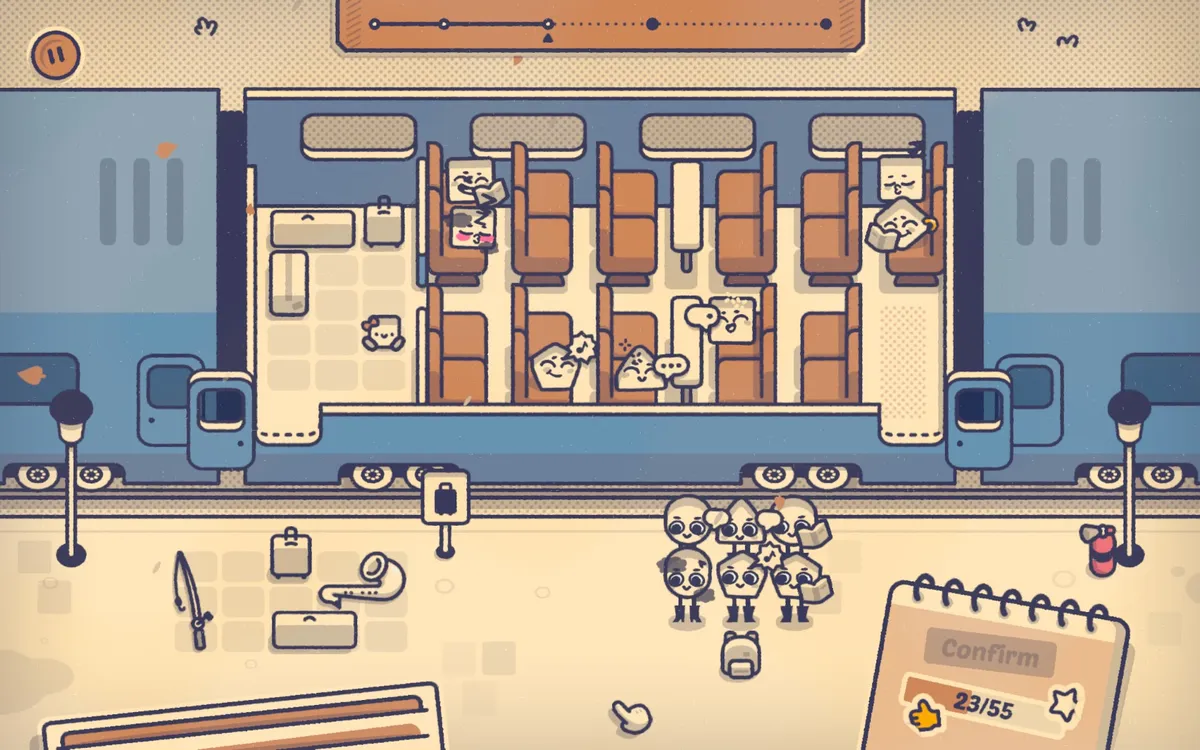
Task: Click the Confirm button on the notepad
Action: tap(988, 652)
